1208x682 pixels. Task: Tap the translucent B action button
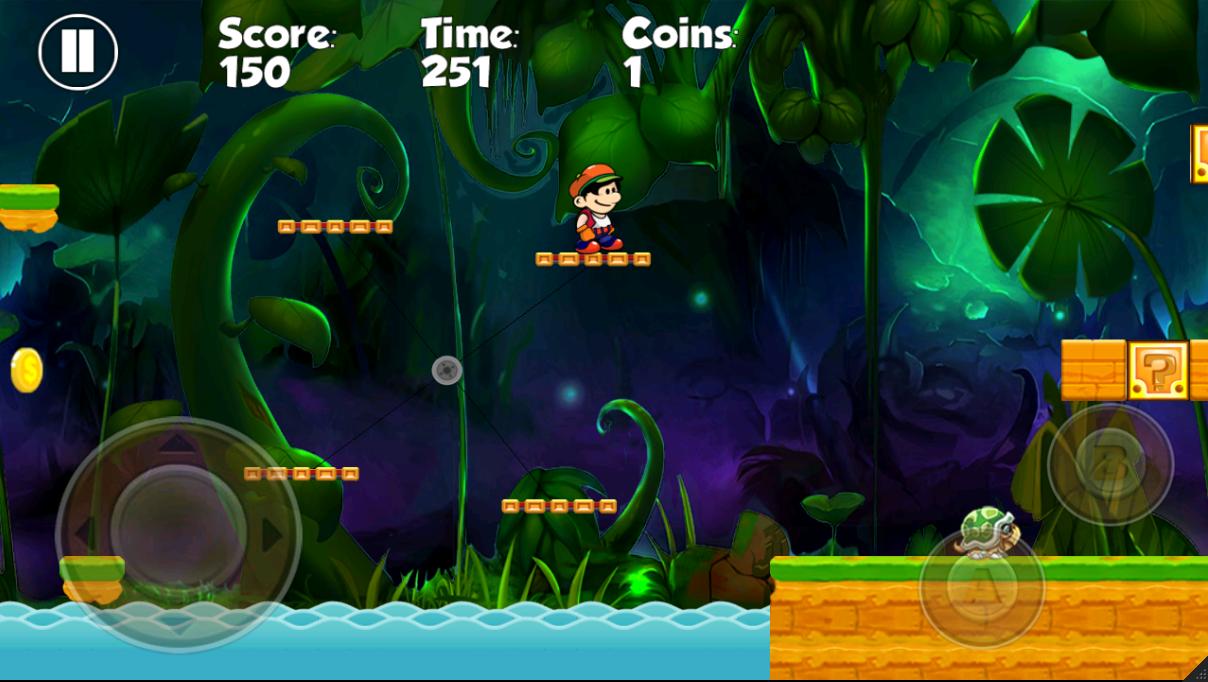click(1110, 463)
